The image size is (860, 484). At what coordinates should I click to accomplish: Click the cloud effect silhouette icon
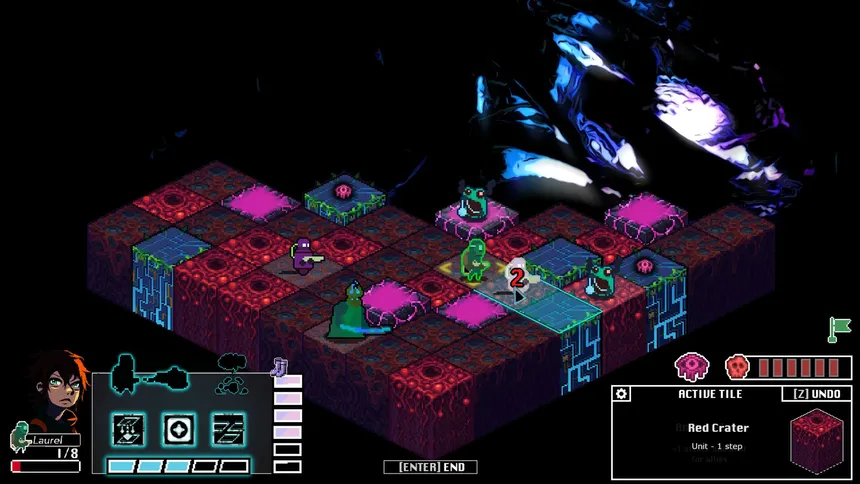(232, 372)
